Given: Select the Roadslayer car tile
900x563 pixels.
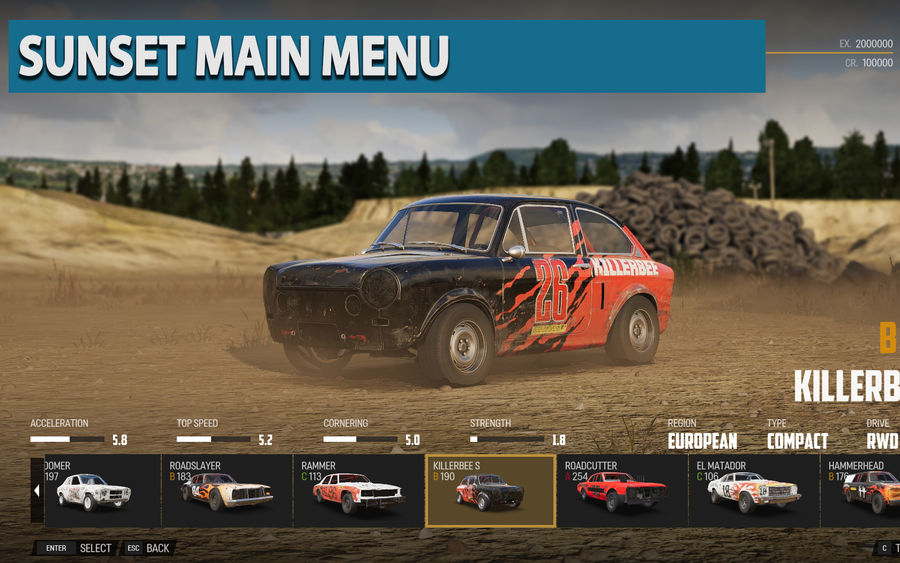Looking at the screenshot, I should (x=226, y=491).
